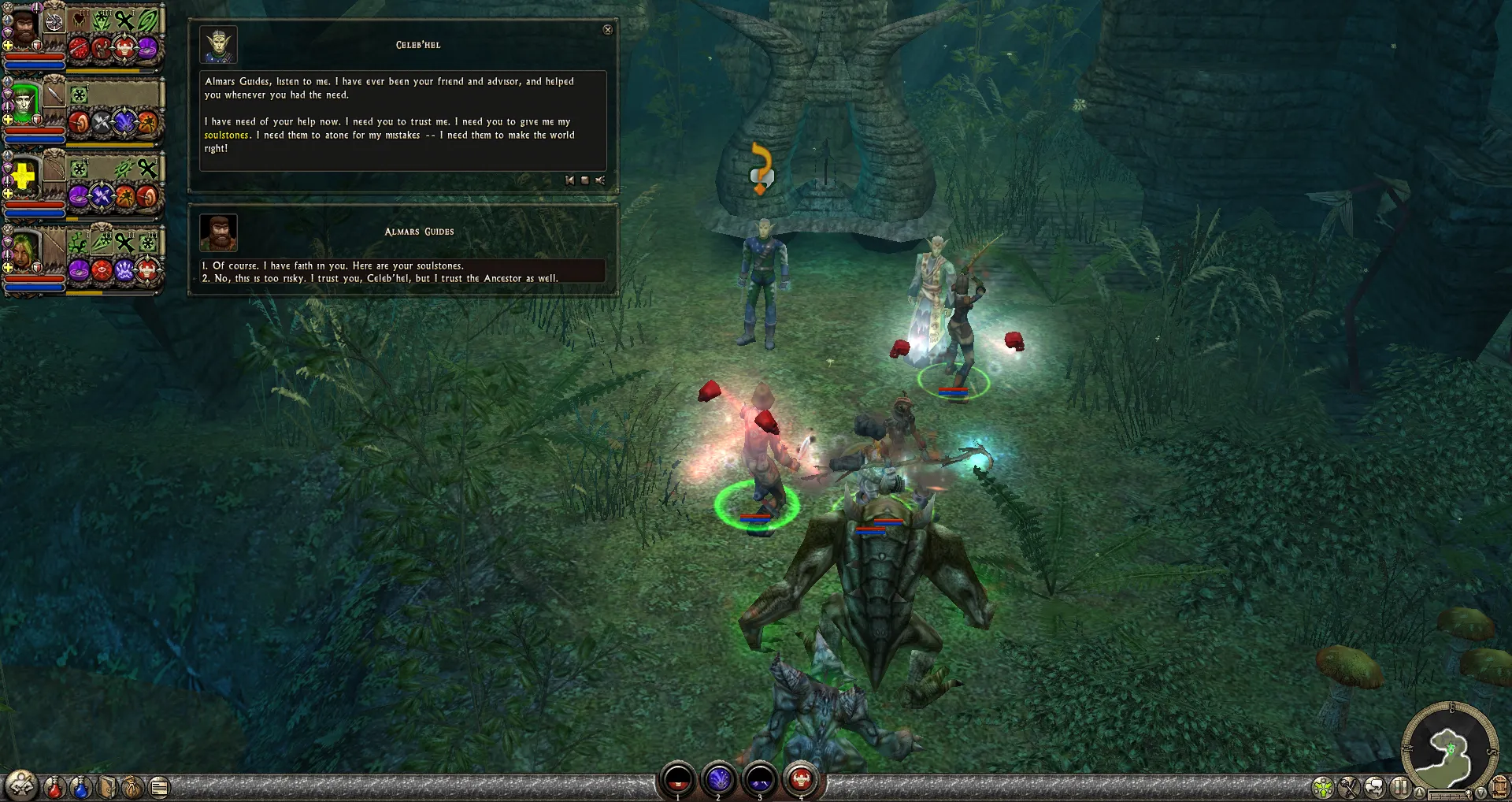Close the Celeb'hel dialogue window
This screenshot has height=802, width=1512.
607,30
